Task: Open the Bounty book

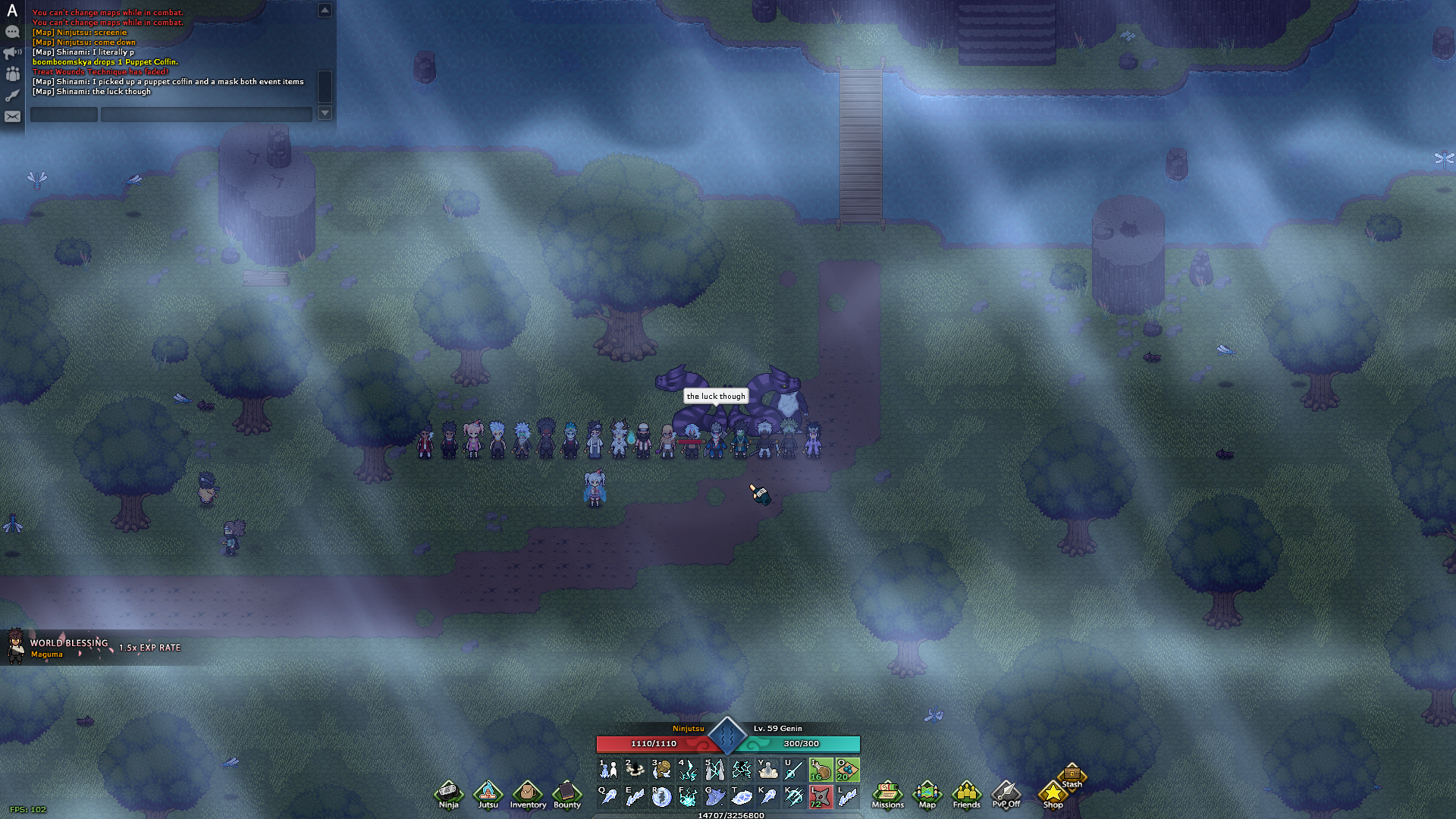Action: [x=566, y=794]
